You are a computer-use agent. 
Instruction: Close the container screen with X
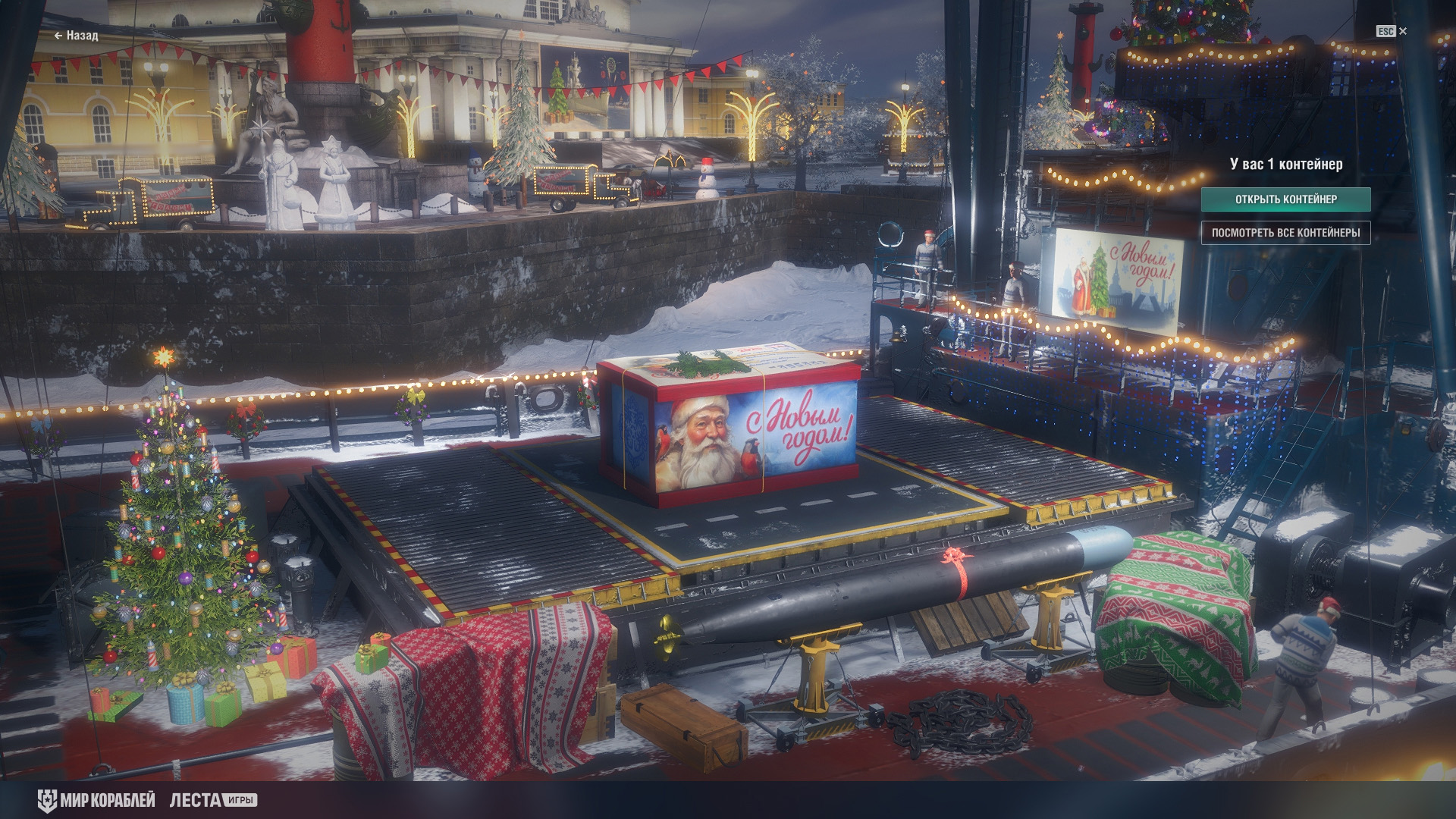(x=1403, y=31)
